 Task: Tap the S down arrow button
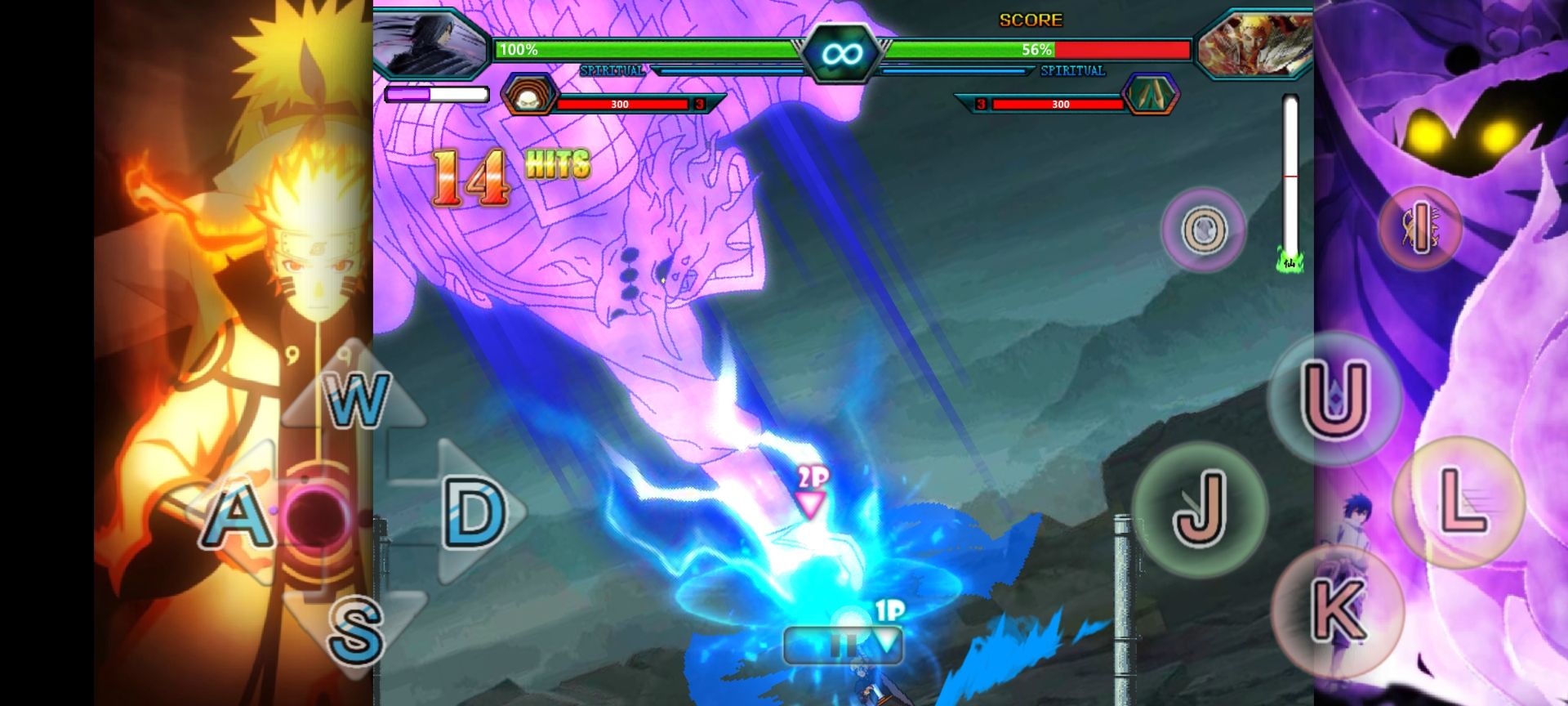tap(356, 628)
